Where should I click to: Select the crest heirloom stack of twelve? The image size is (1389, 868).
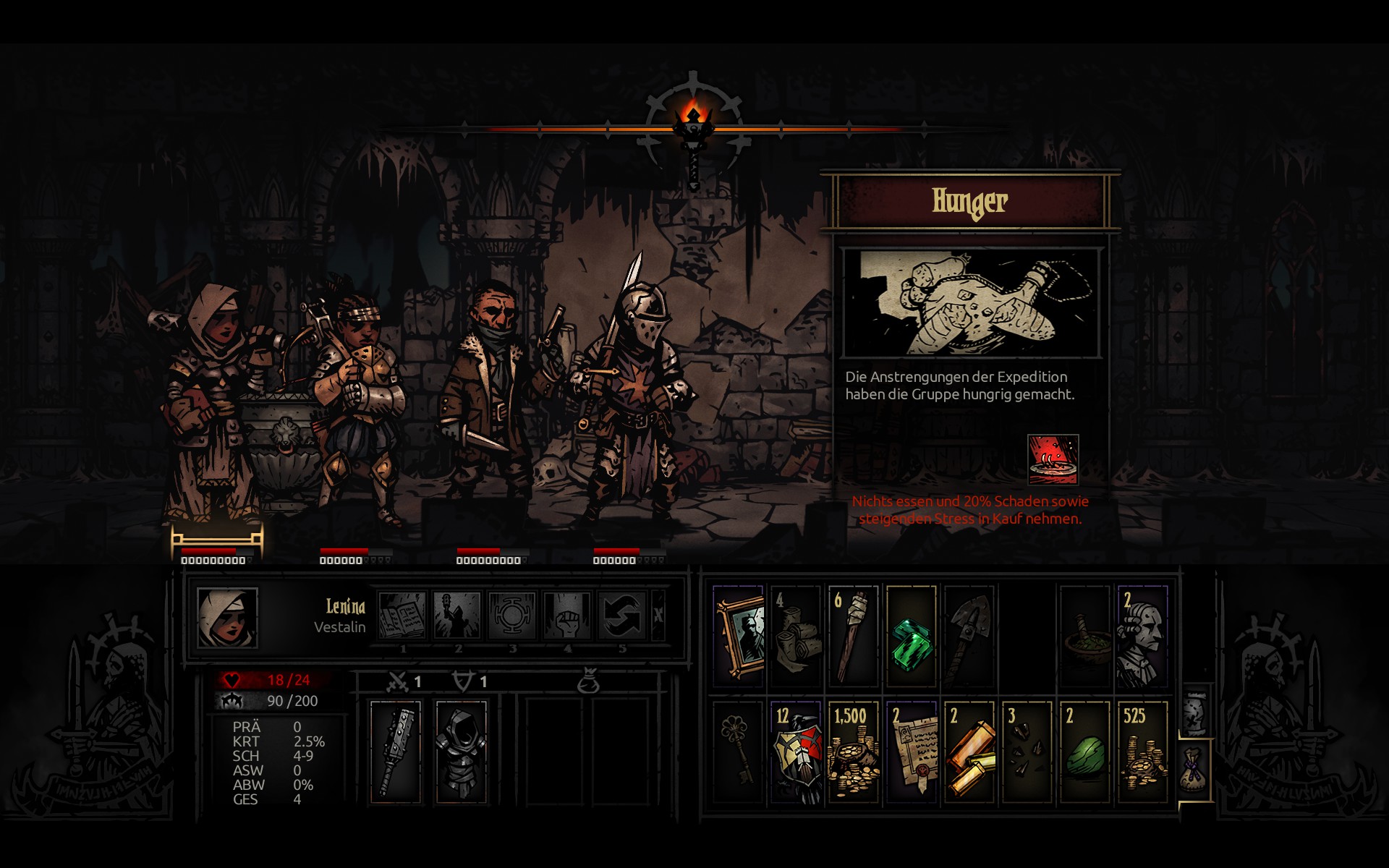796,752
